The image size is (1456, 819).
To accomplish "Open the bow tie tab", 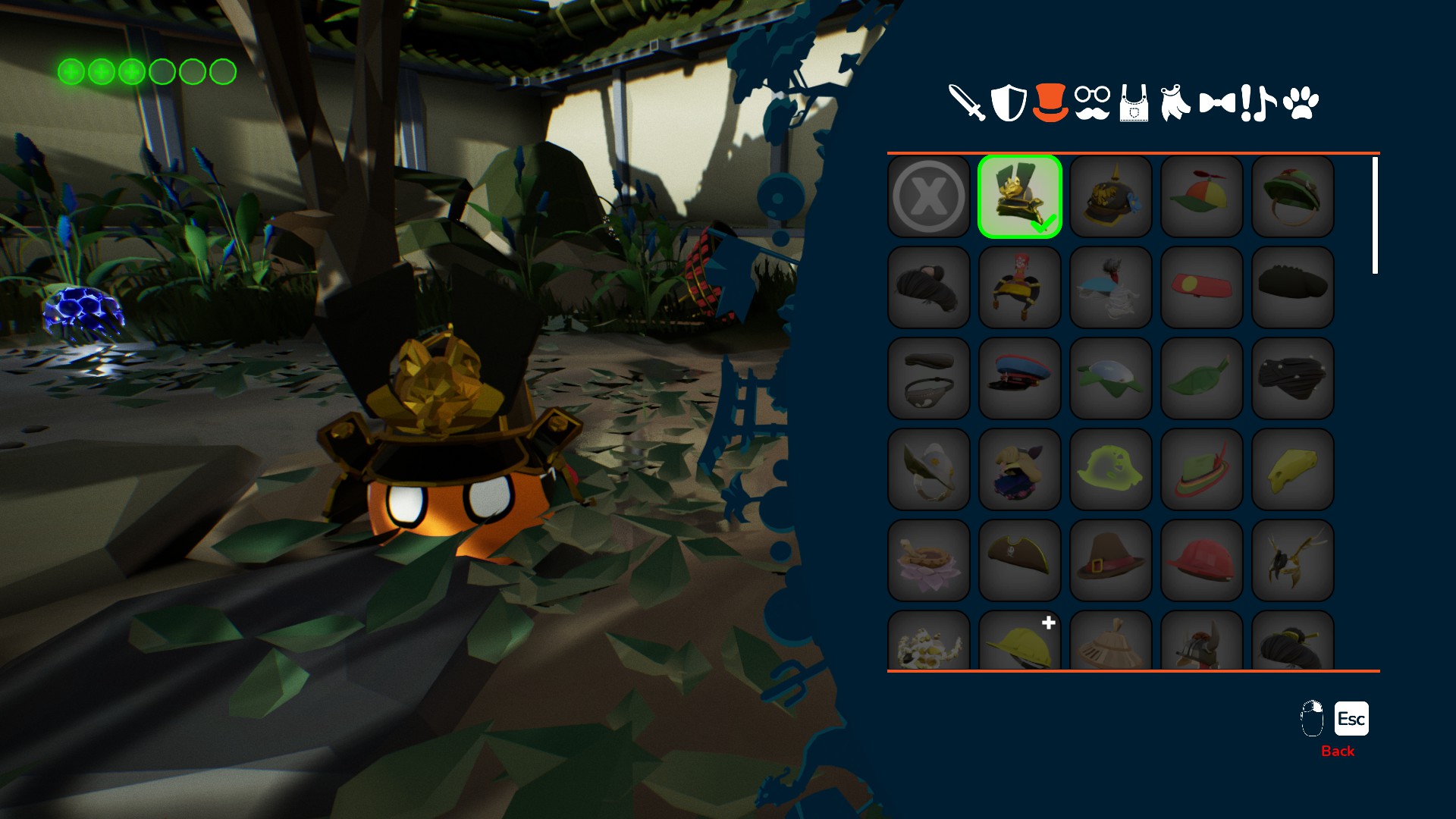I will [x=1217, y=102].
